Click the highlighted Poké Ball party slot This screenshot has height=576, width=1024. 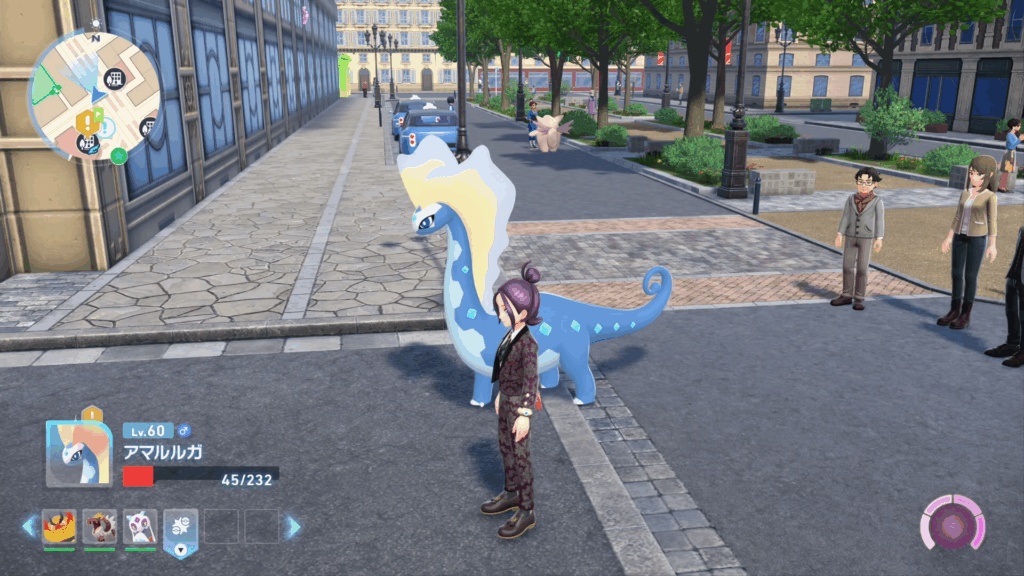tap(181, 528)
